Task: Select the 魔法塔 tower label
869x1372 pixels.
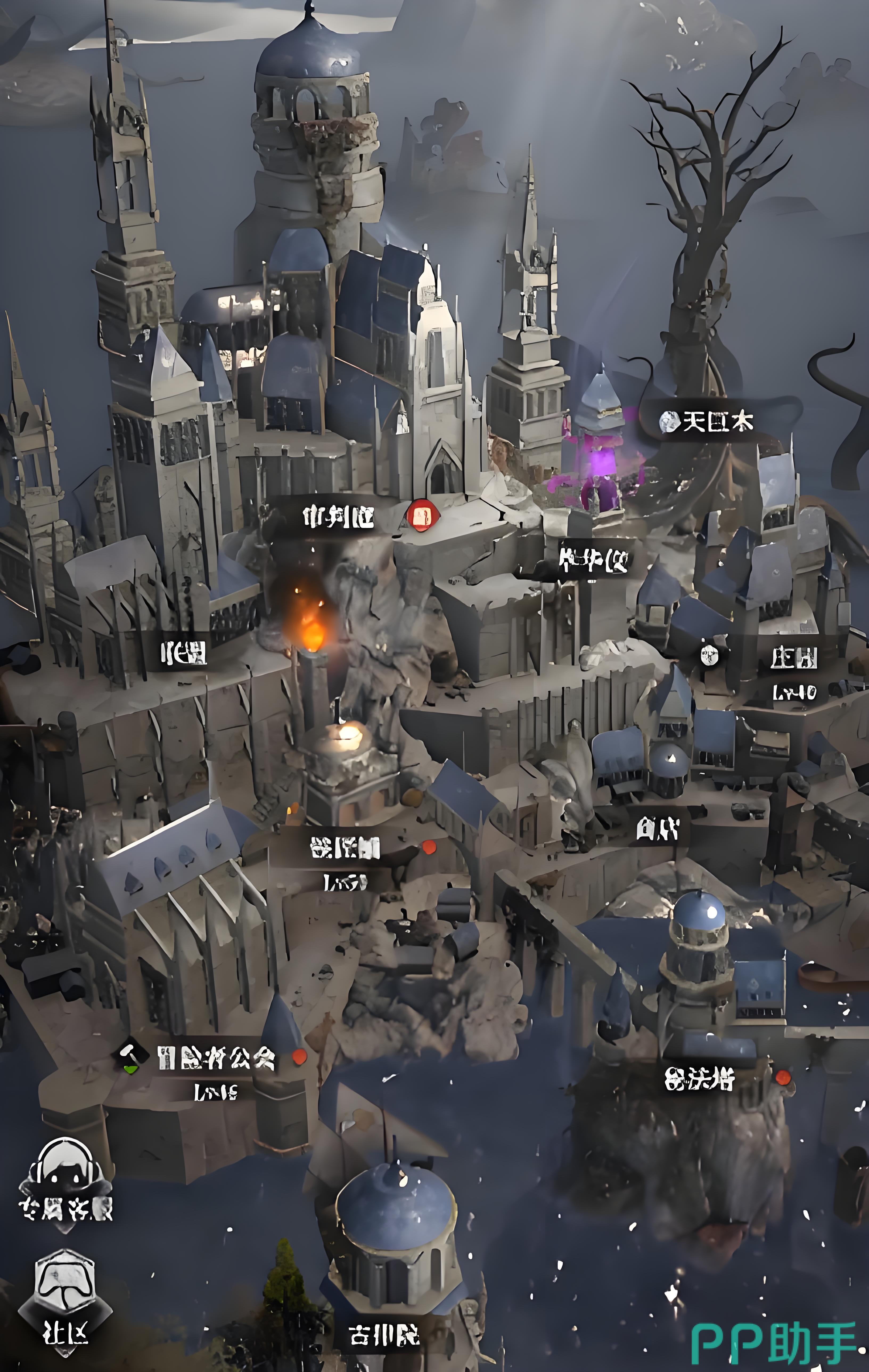Action: pyautogui.click(x=699, y=1078)
